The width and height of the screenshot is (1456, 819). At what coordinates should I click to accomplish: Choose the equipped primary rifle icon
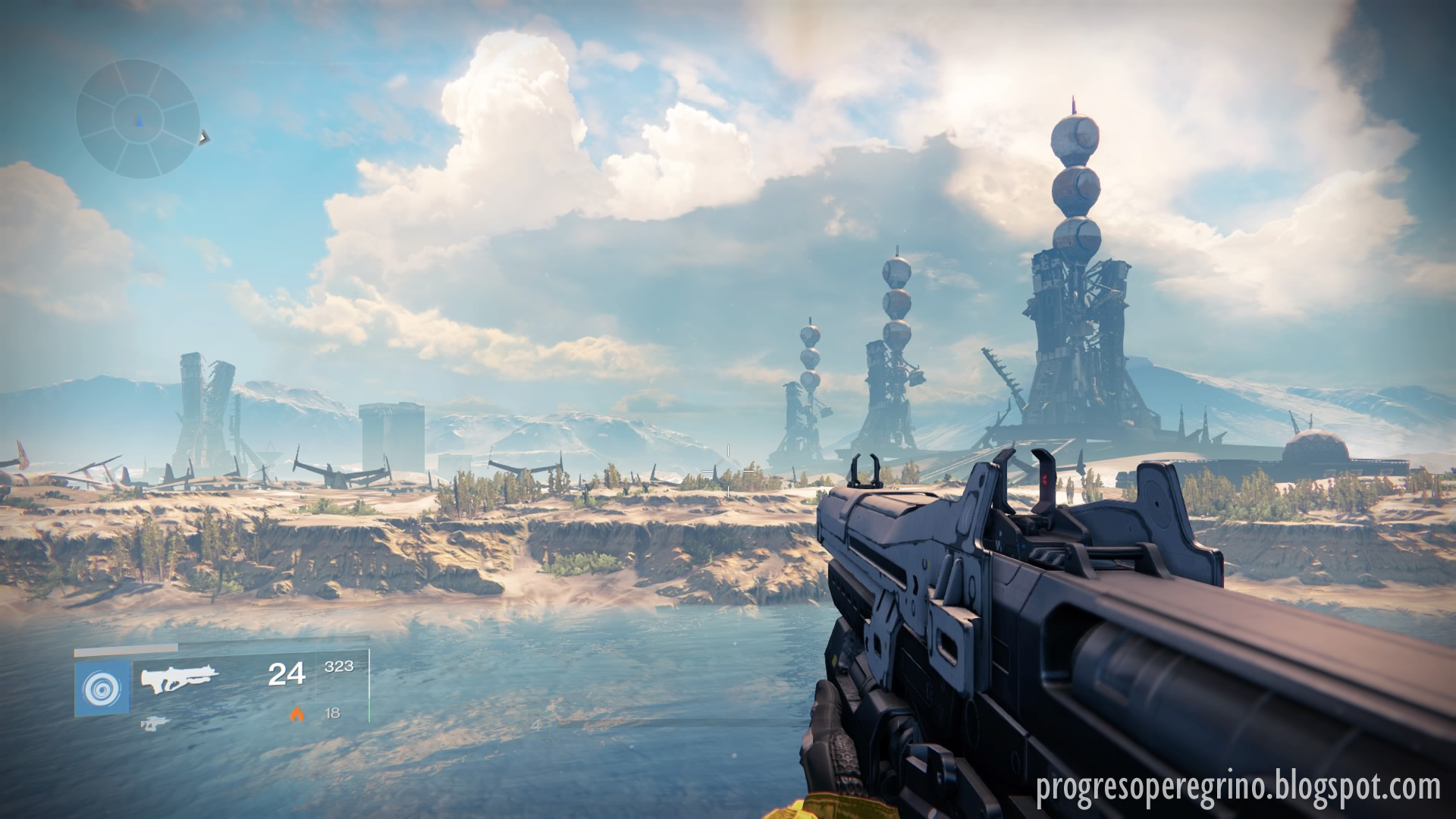click(180, 678)
